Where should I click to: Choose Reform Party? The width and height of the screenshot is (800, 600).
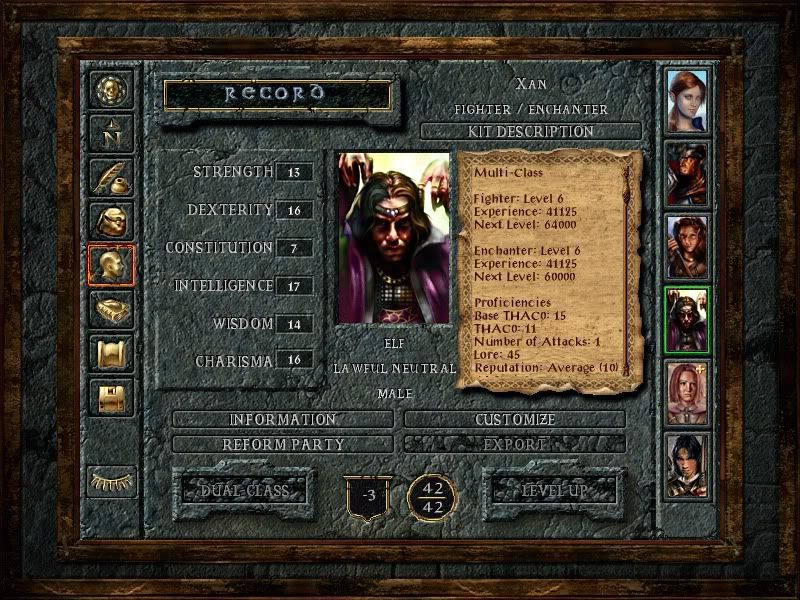pyautogui.click(x=283, y=443)
